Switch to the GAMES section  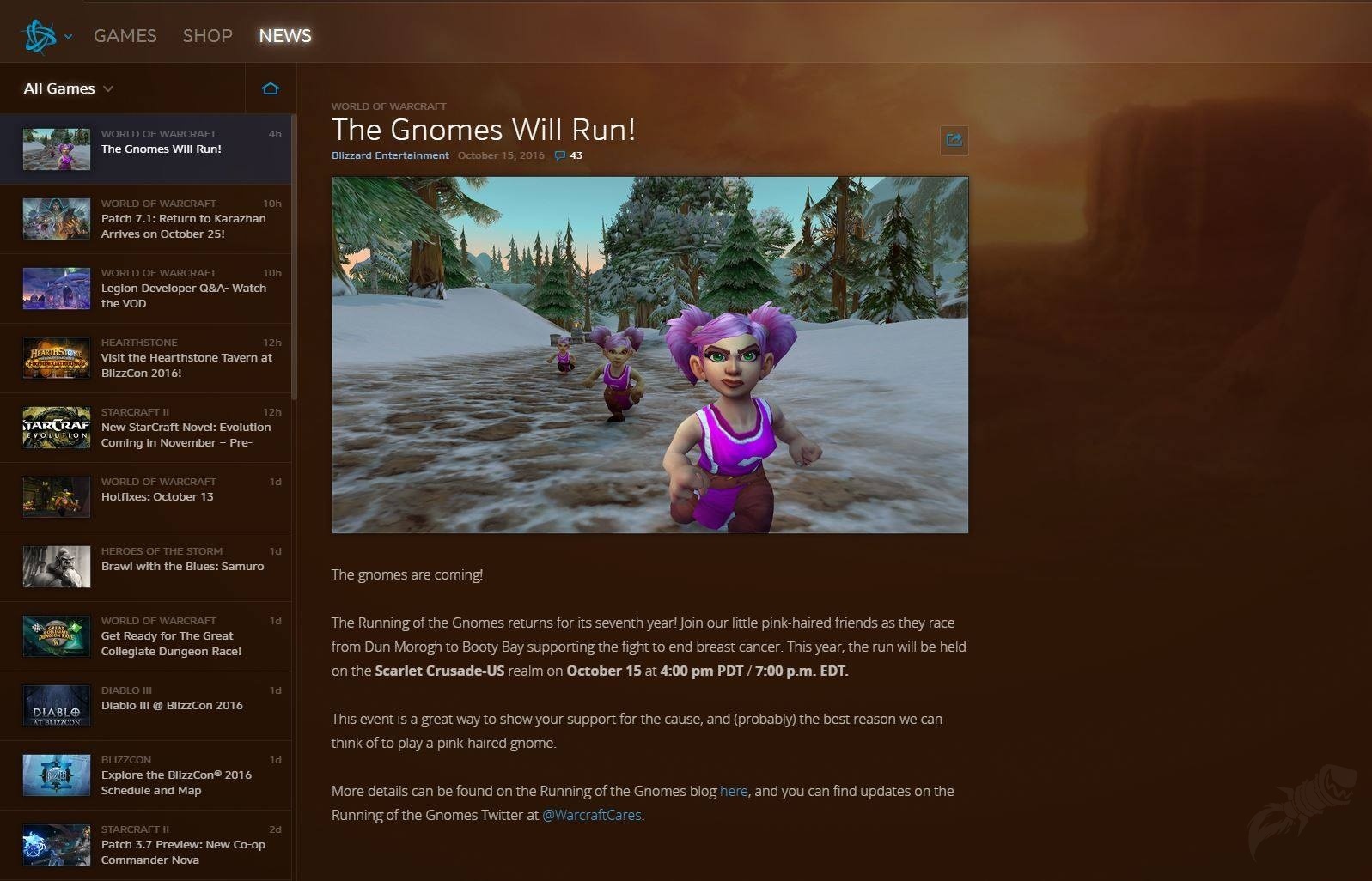tap(125, 35)
